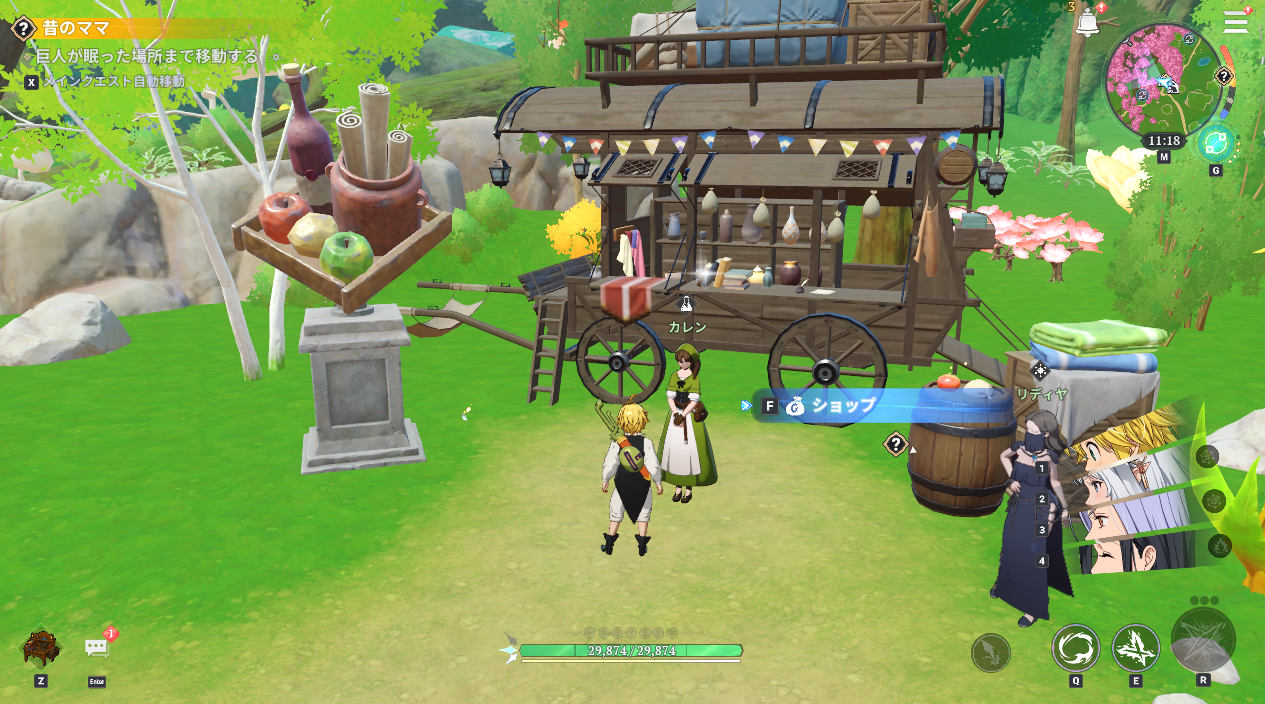Select the 昔のママ quest tracker
1265x704 pixels.
[x=76, y=28]
